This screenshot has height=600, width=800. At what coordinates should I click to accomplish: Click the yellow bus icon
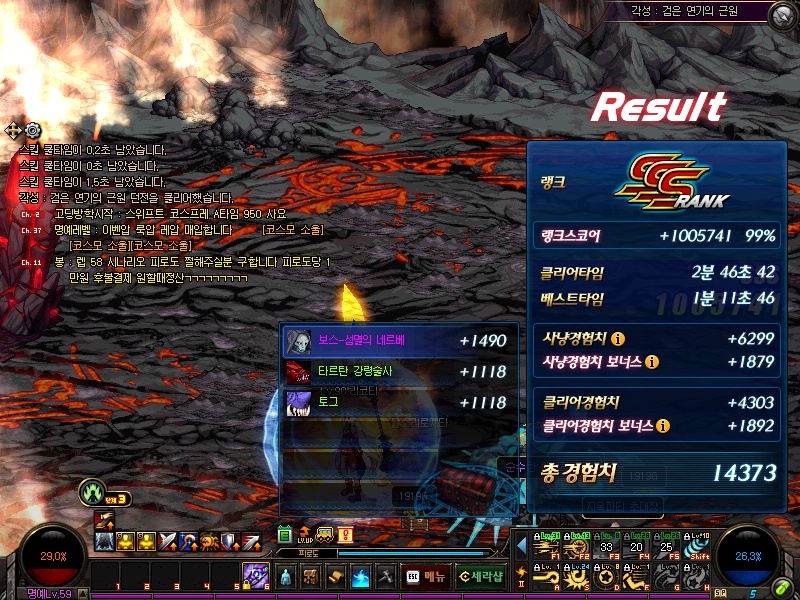click(x=324, y=534)
